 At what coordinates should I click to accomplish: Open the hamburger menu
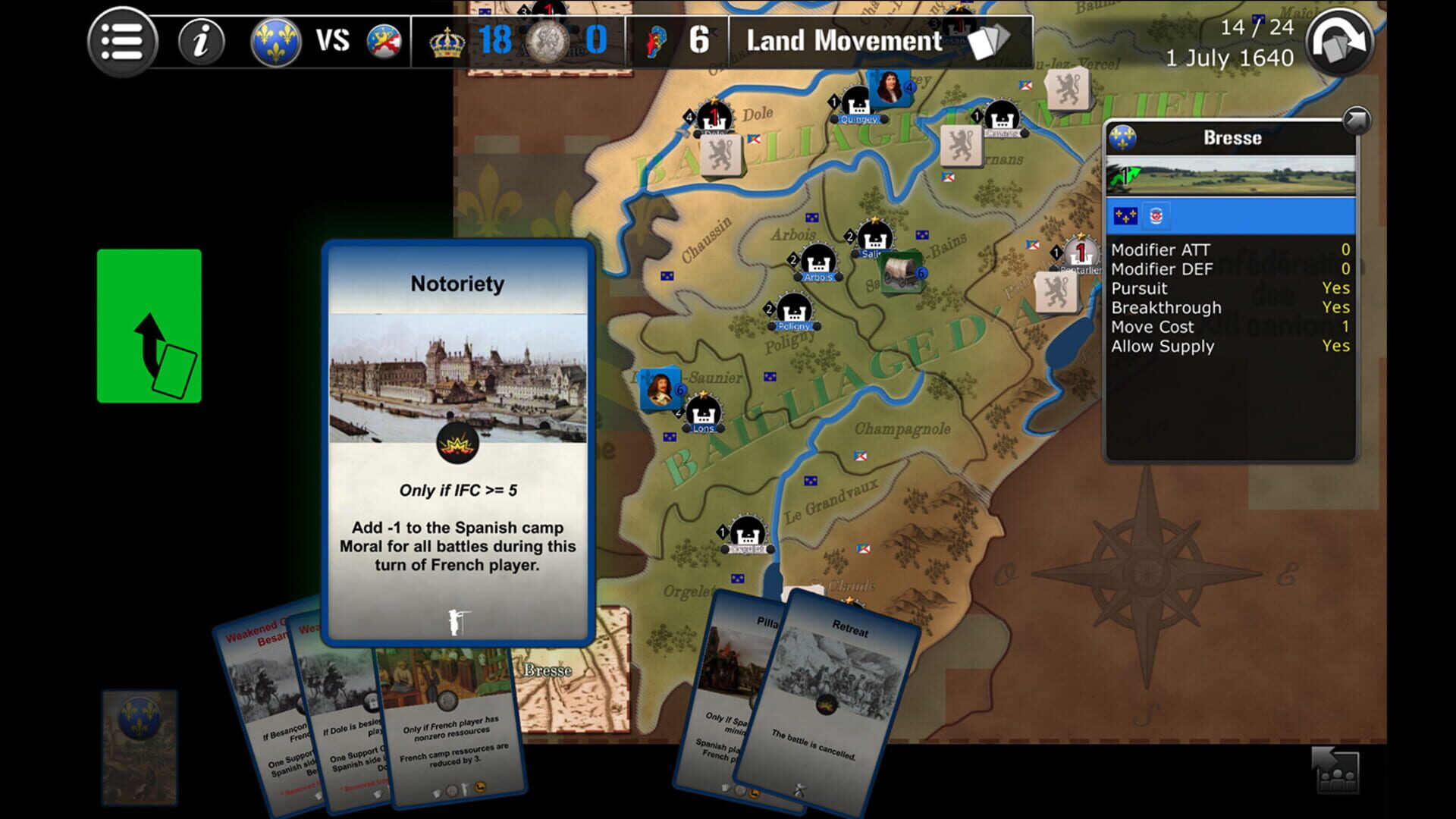[x=123, y=42]
